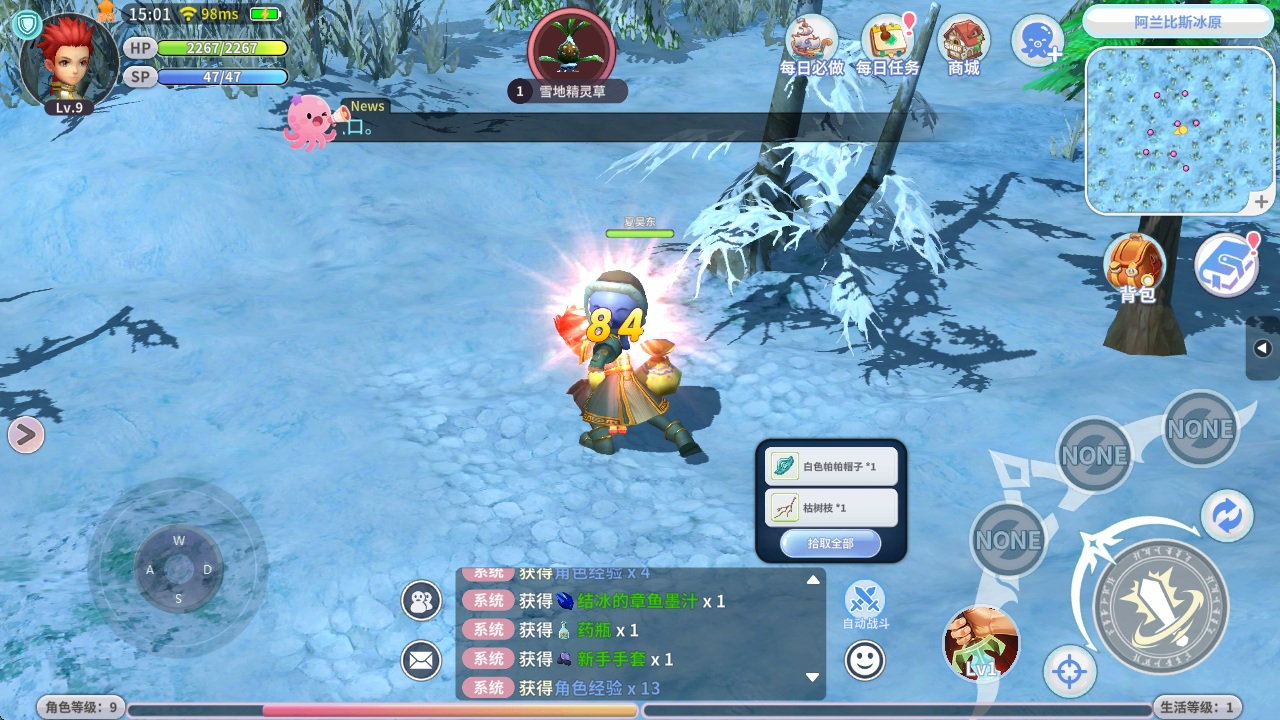Click the red-haired character portrait
Viewport: 1280px width, 720px height.
pos(68,60)
